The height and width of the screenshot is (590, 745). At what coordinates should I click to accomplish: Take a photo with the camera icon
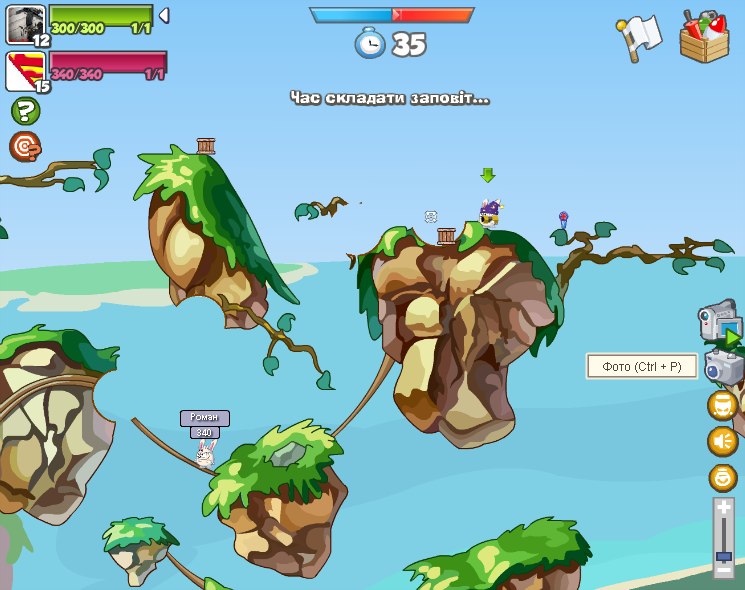pos(723,367)
